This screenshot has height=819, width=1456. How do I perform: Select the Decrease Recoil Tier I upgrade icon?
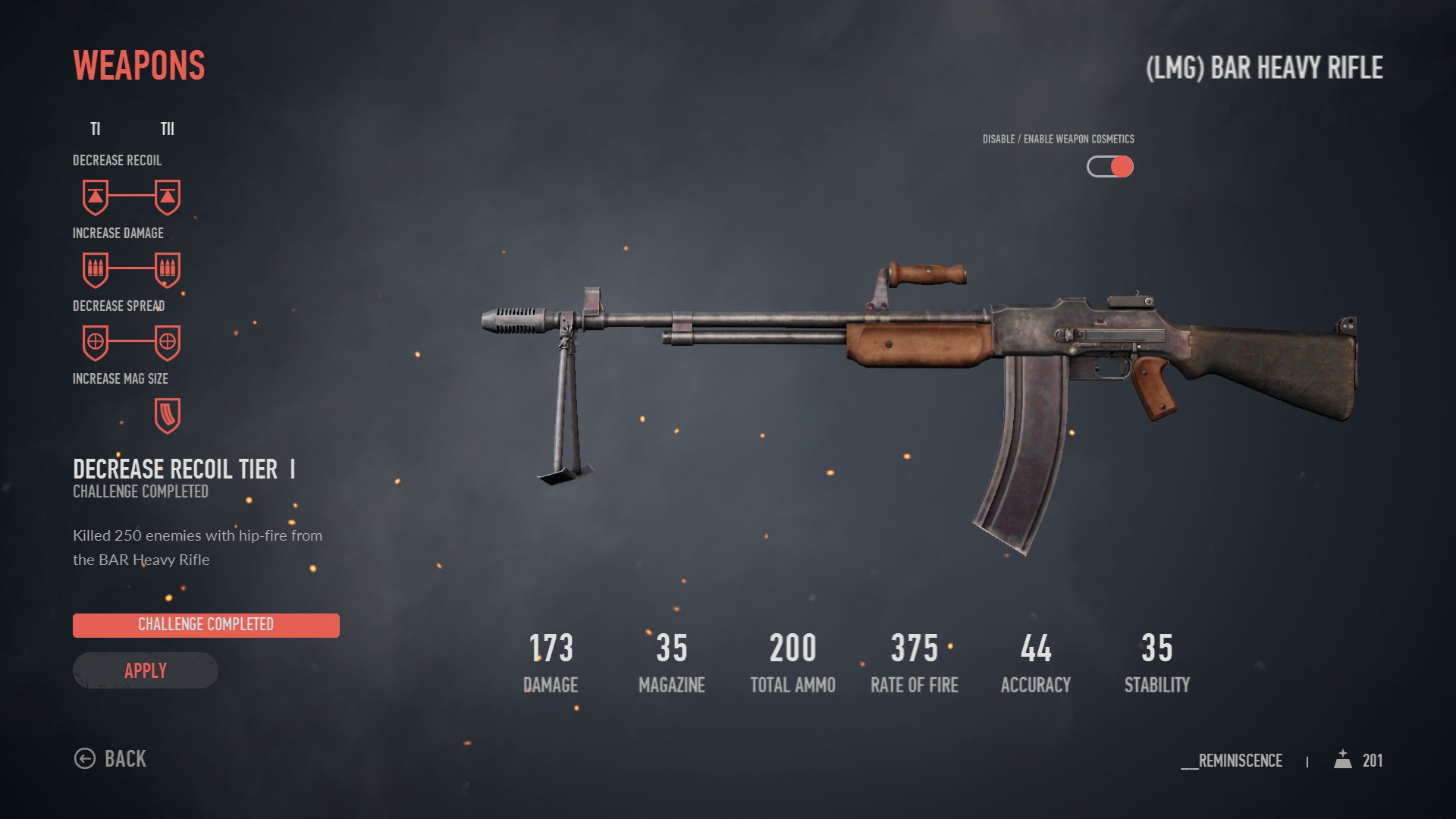click(94, 196)
